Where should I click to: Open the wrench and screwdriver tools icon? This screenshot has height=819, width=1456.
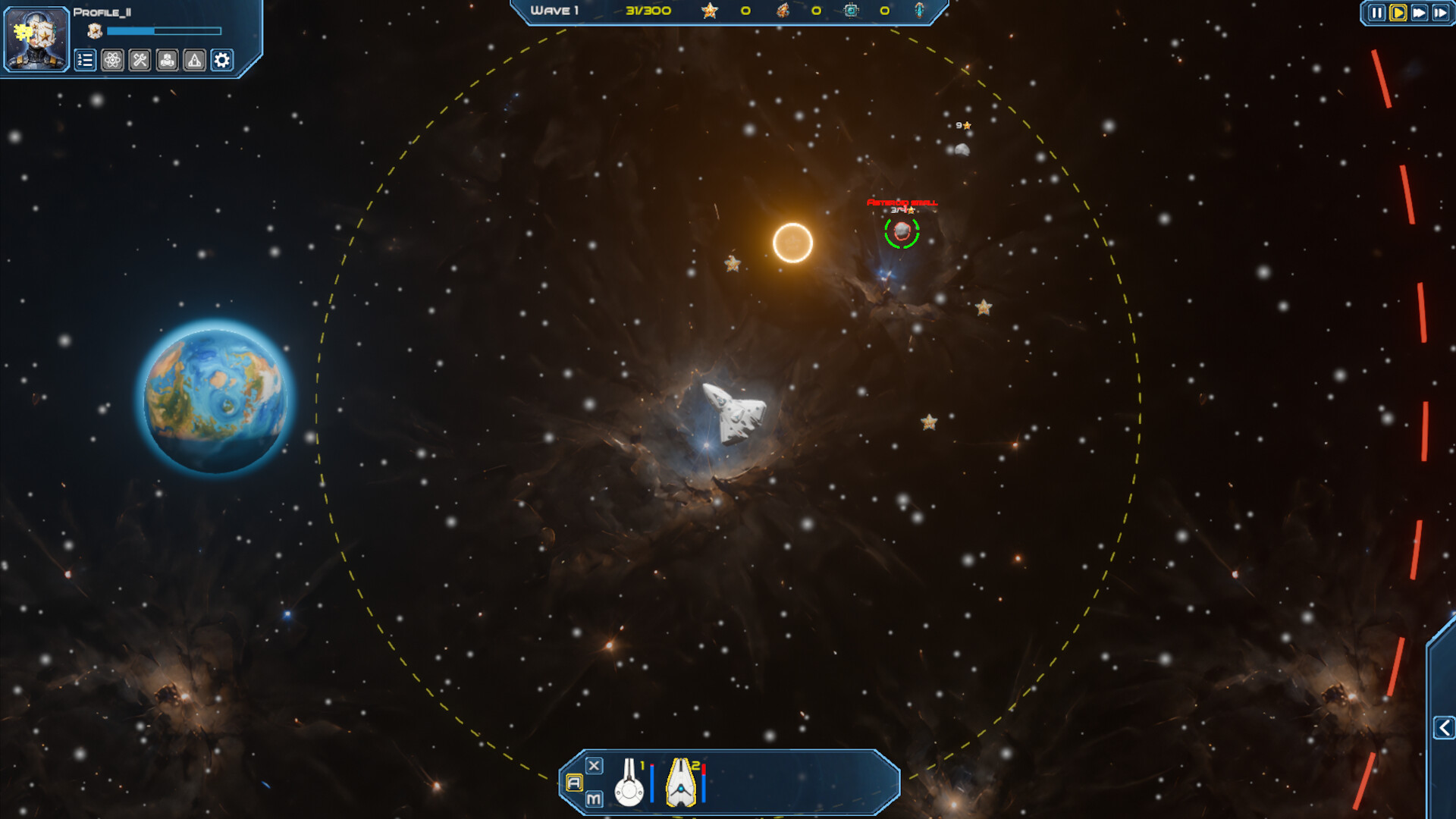click(140, 61)
